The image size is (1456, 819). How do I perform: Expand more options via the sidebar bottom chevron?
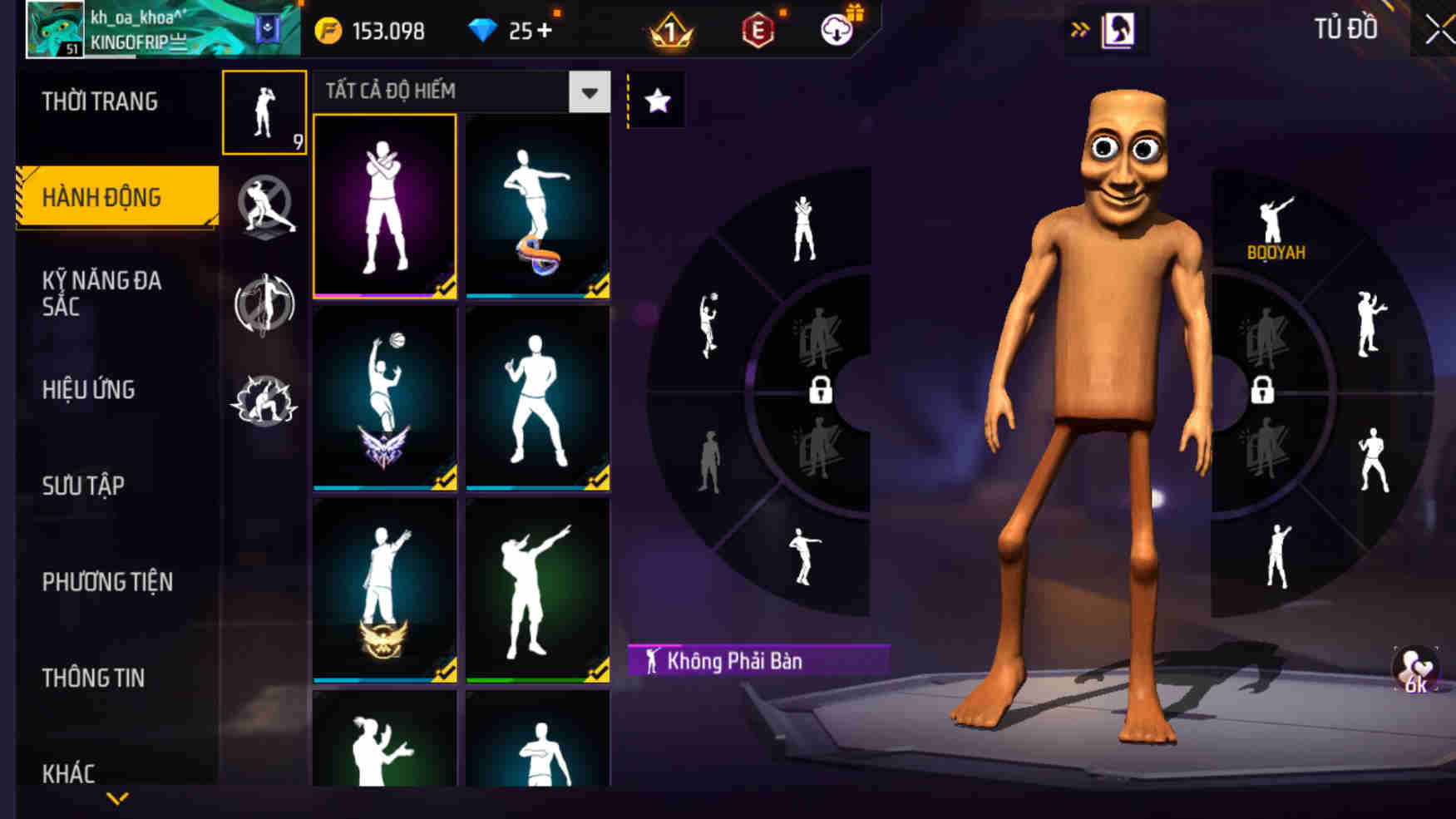click(x=116, y=800)
